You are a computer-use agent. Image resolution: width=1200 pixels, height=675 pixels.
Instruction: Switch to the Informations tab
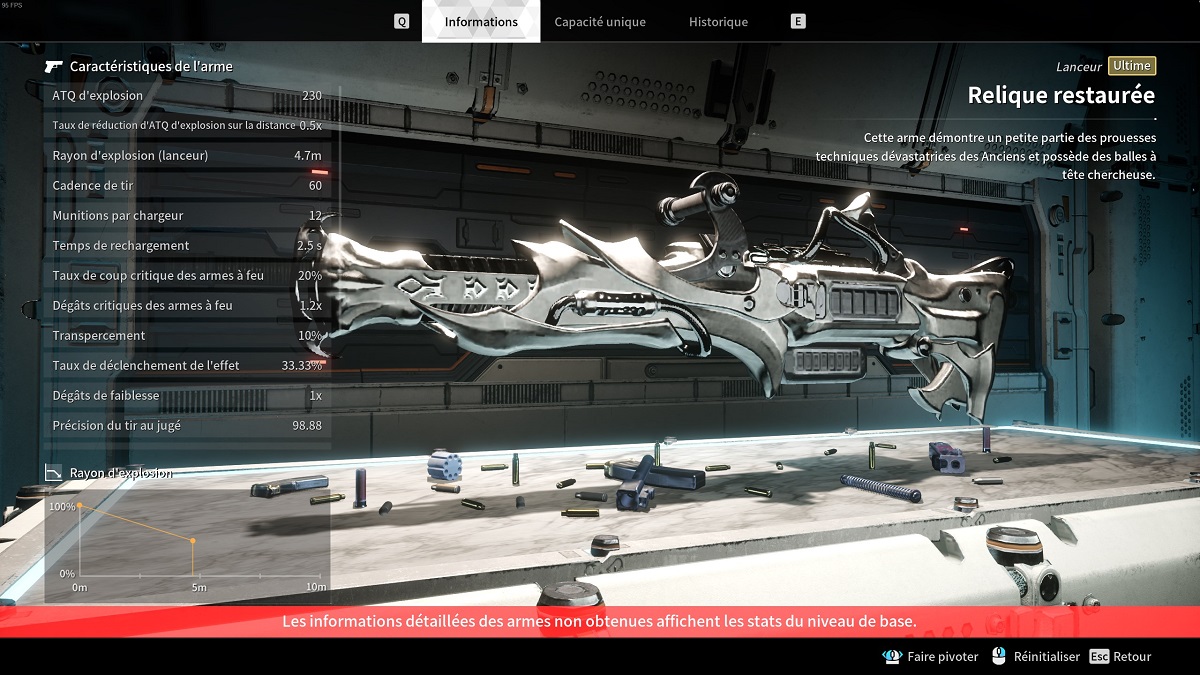coord(481,21)
